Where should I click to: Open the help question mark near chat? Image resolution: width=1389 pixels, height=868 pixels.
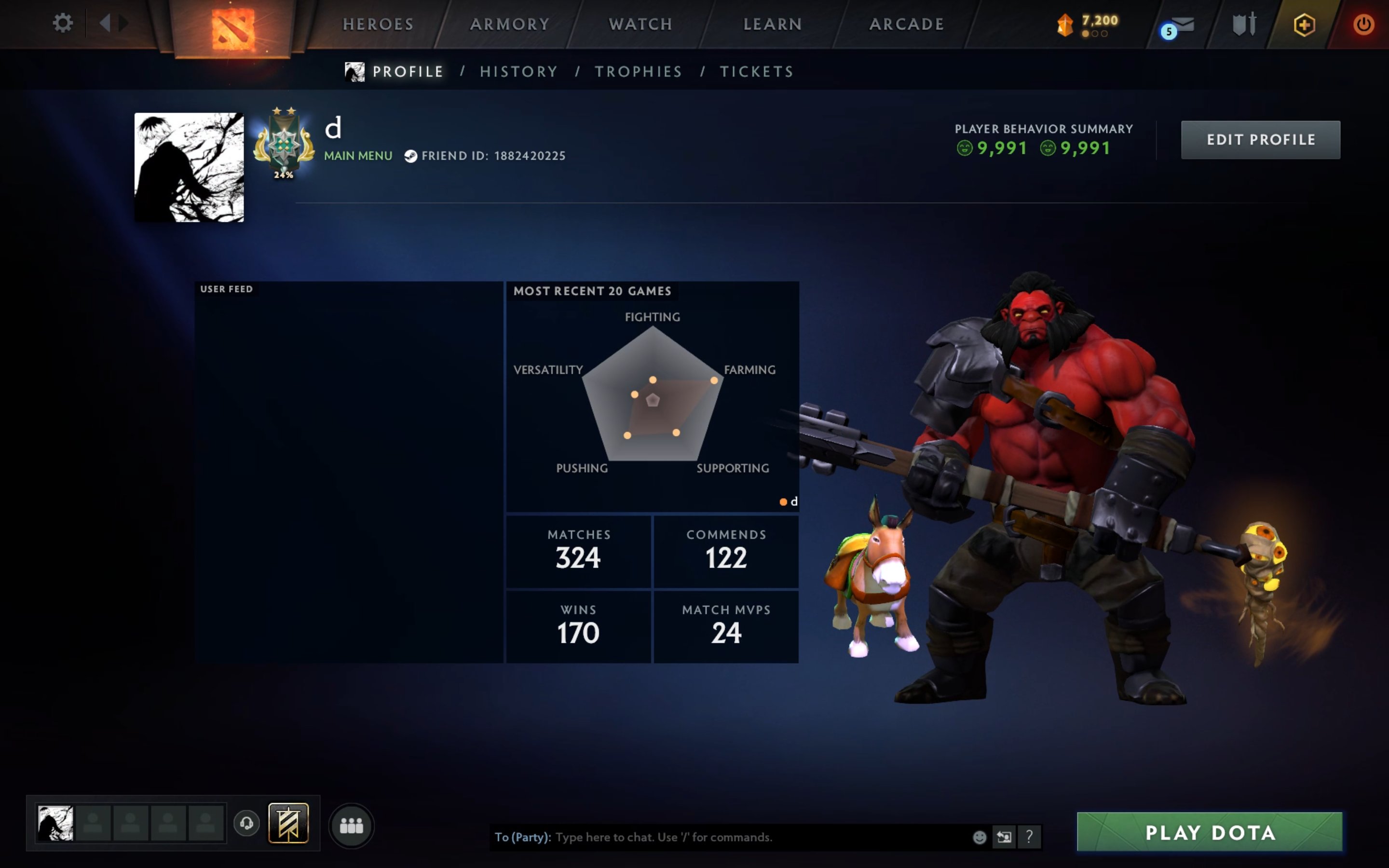(x=1029, y=837)
